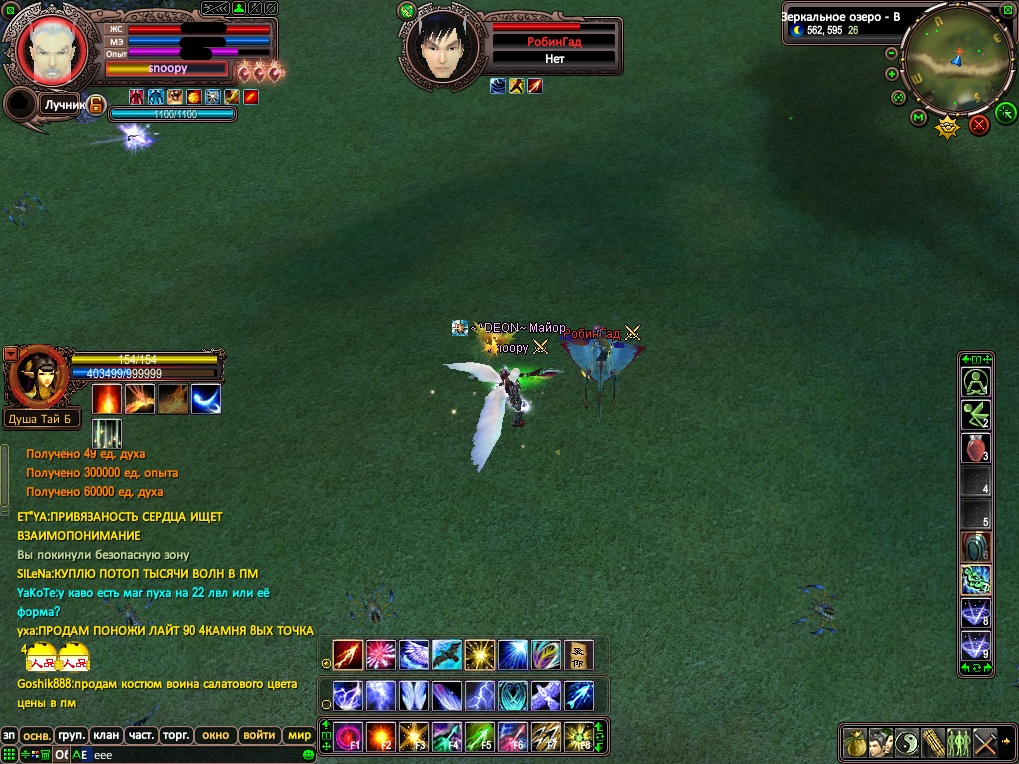Open the world map with M button
The width and height of the screenshot is (1019, 764).
click(919, 118)
